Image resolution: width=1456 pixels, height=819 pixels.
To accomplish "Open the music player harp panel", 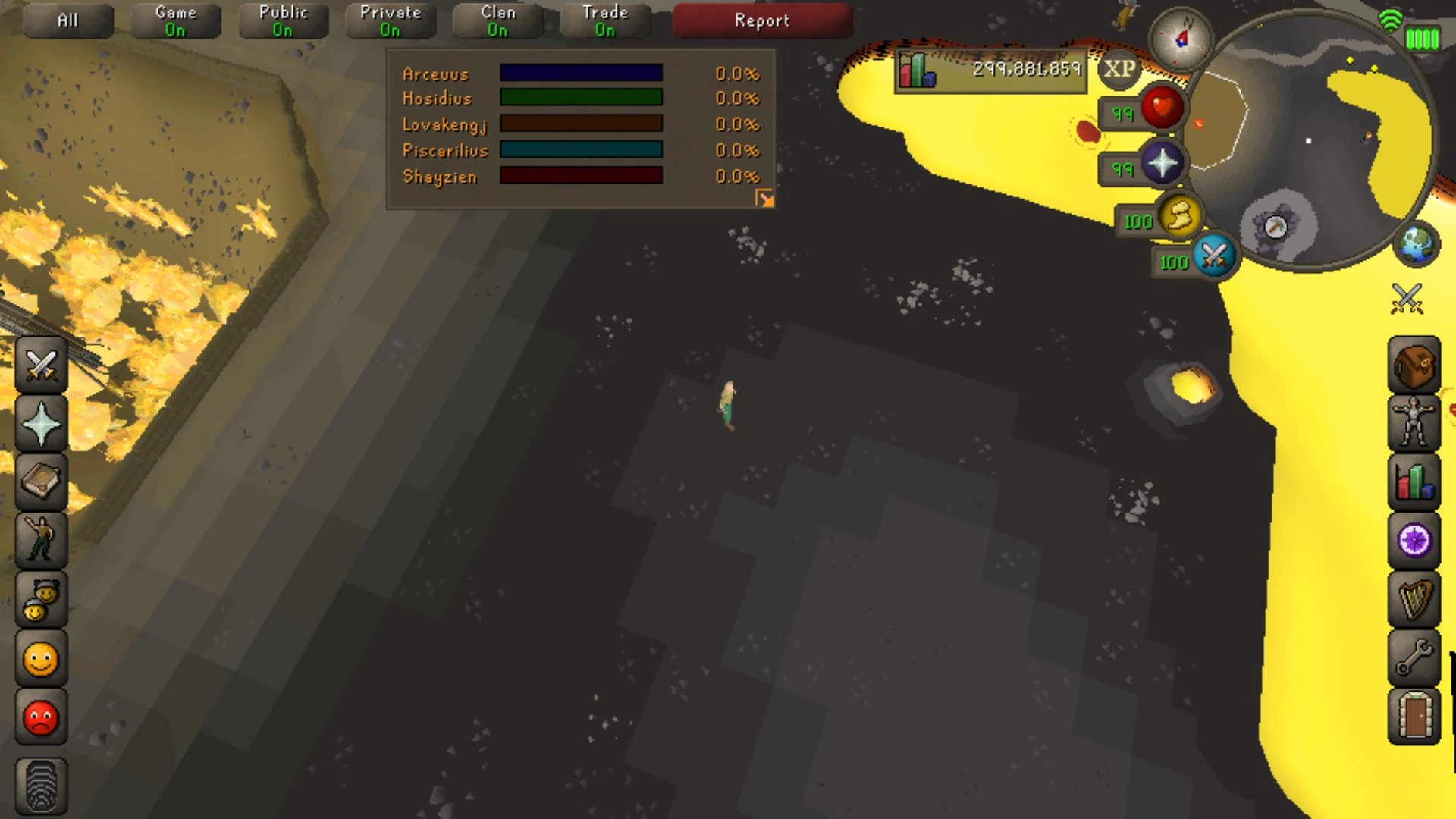I will (x=1415, y=599).
